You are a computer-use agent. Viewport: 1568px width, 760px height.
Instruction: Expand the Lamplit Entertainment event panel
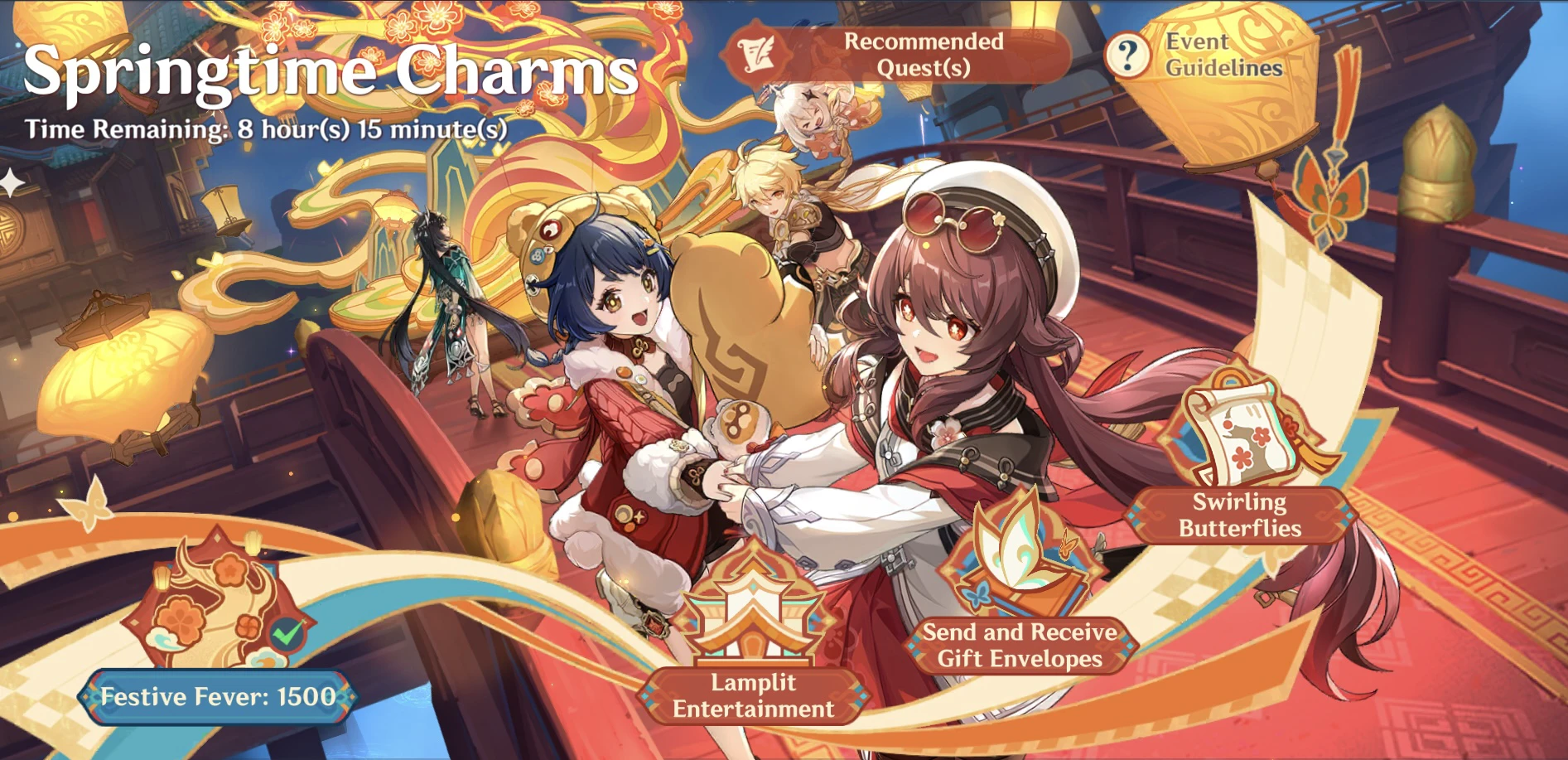tap(752, 696)
